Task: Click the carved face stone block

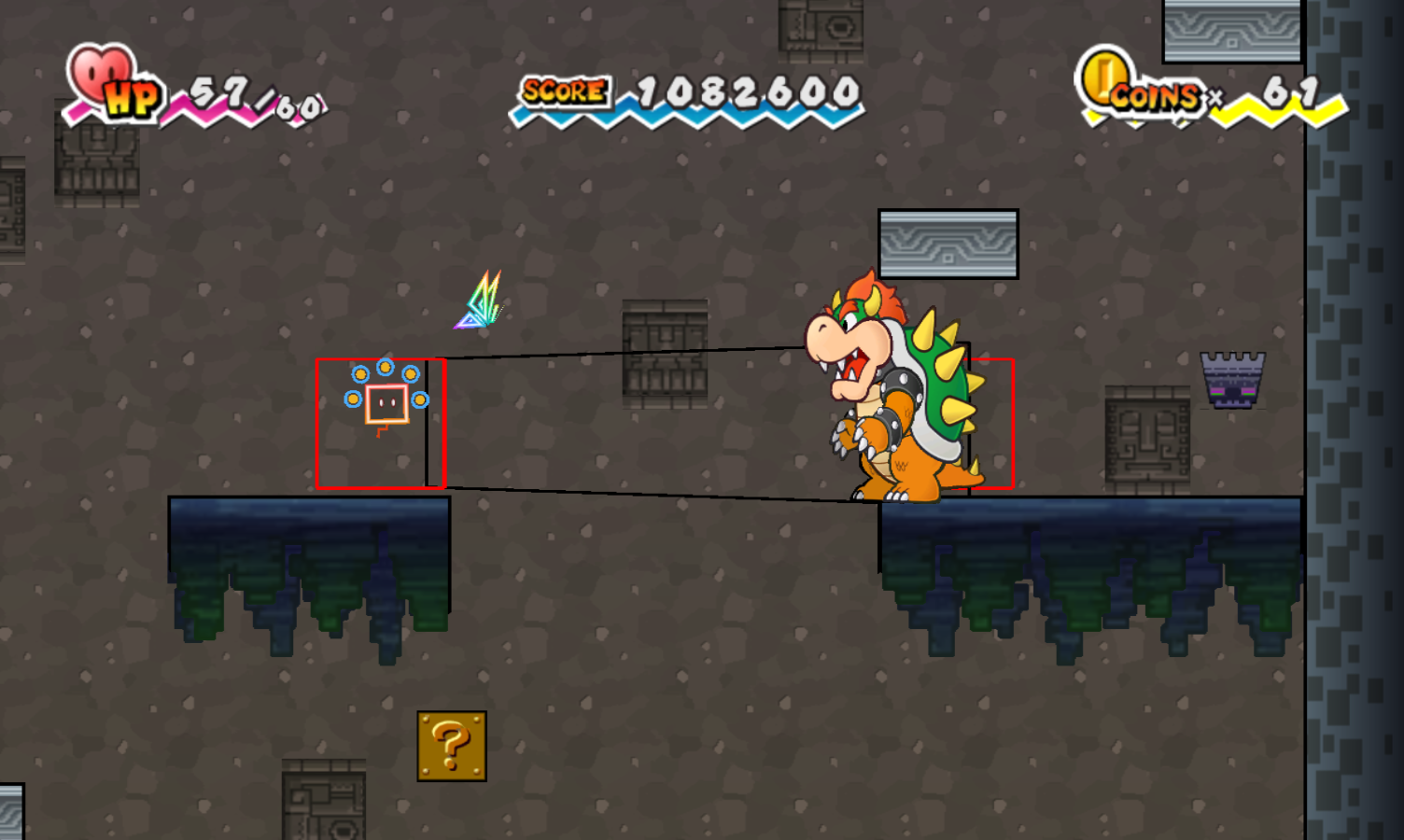Action: pyautogui.click(x=1145, y=439)
